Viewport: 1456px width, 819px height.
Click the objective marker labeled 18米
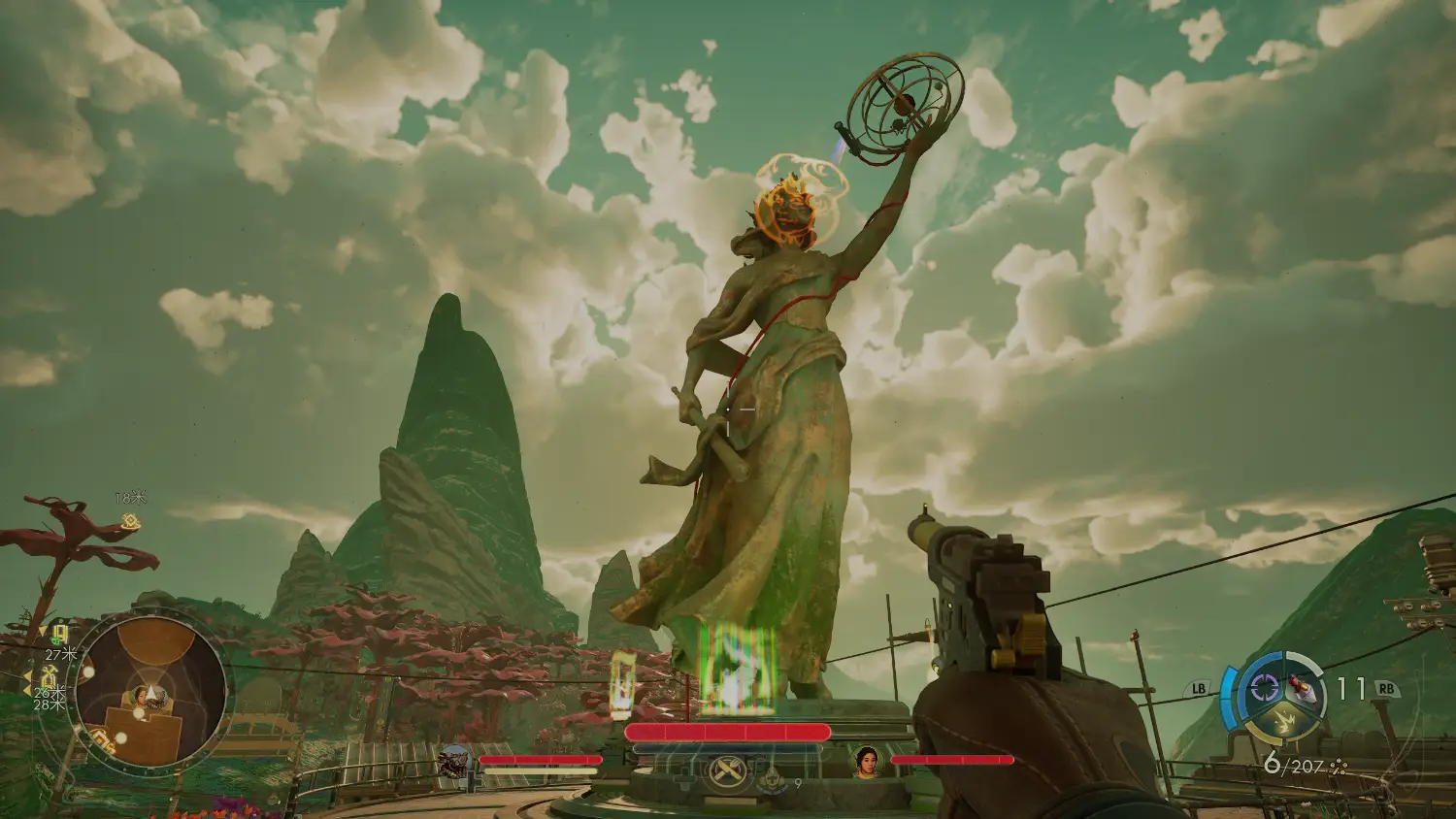(x=130, y=522)
